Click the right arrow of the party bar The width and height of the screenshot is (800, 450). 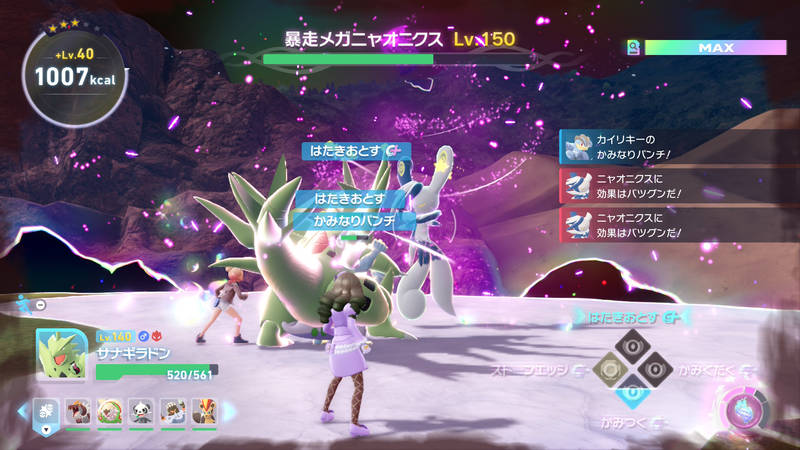pos(229,410)
